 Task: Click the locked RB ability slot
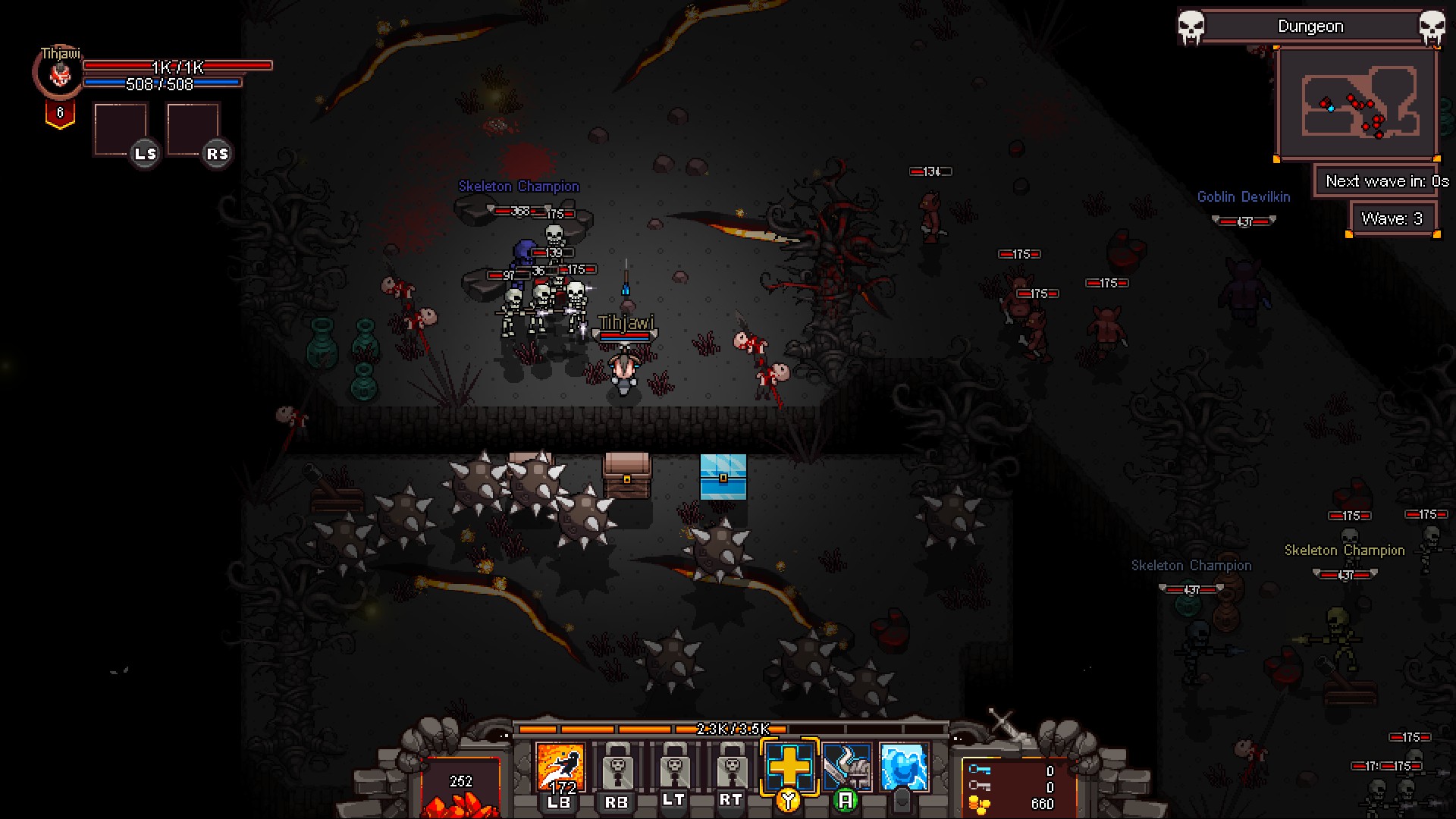tap(616, 767)
